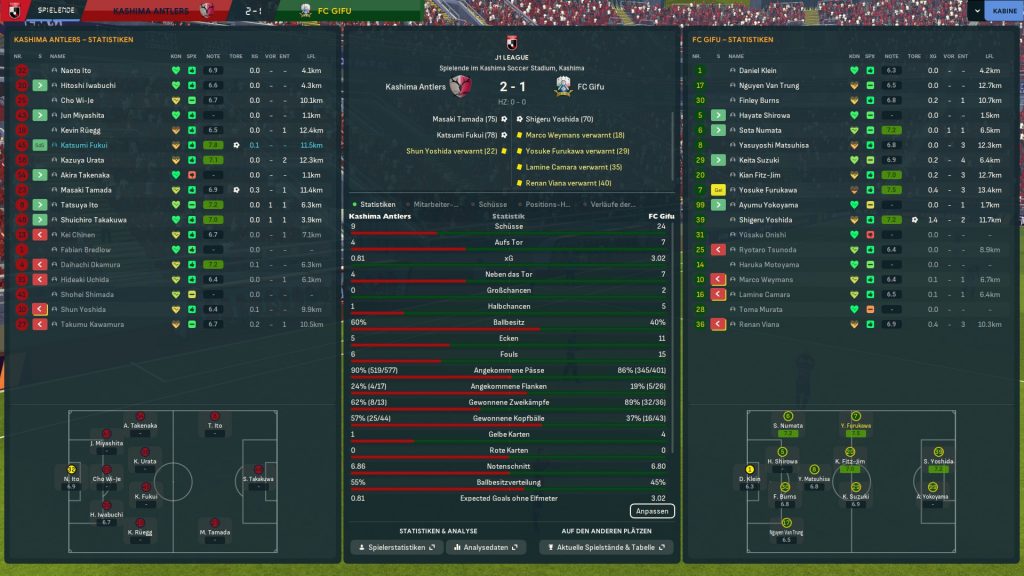This screenshot has height=576, width=1024.
Task: Switch to the Mitarbeiter tab
Action: click(435, 204)
